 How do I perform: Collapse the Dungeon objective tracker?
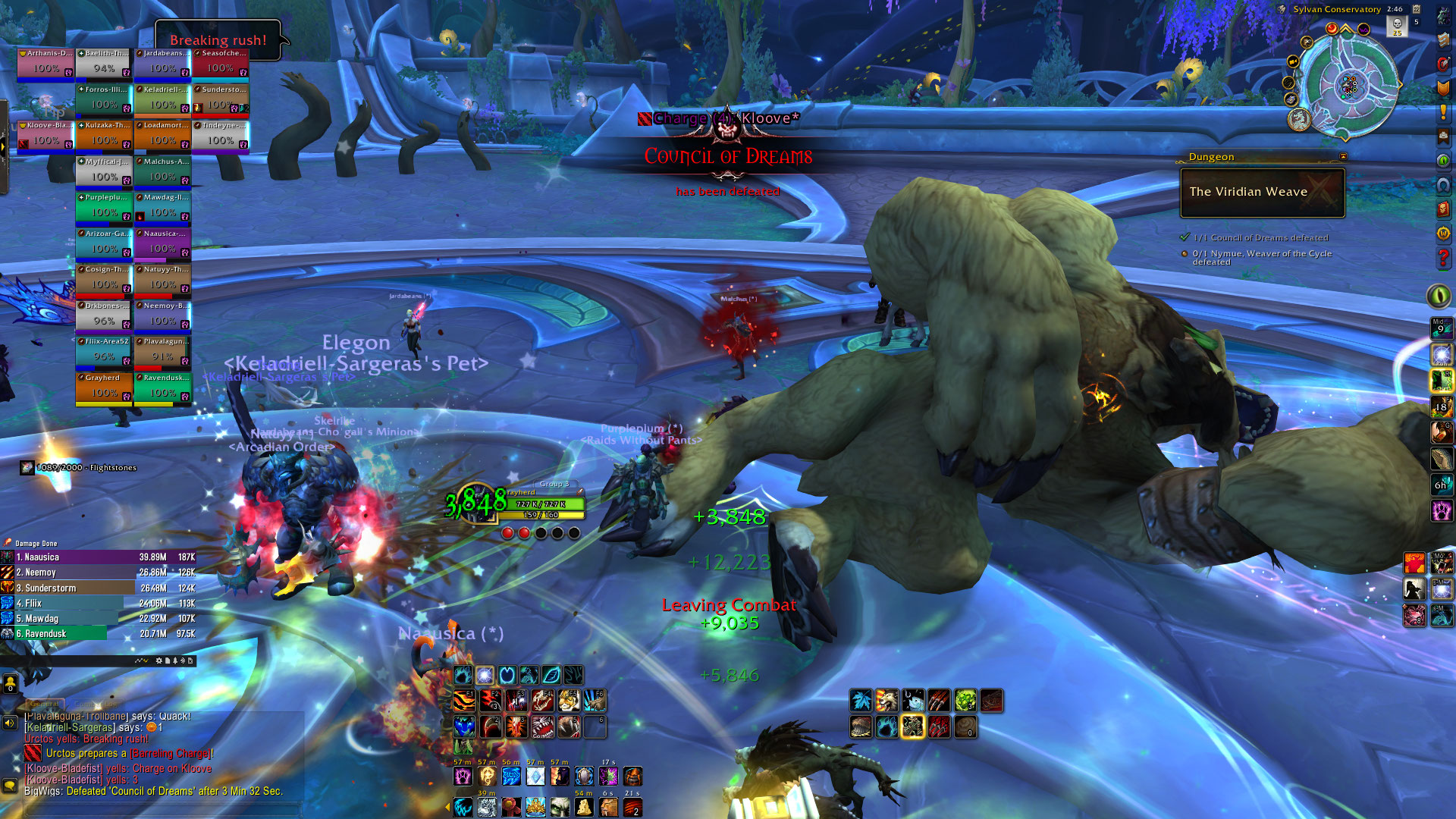tap(1343, 157)
